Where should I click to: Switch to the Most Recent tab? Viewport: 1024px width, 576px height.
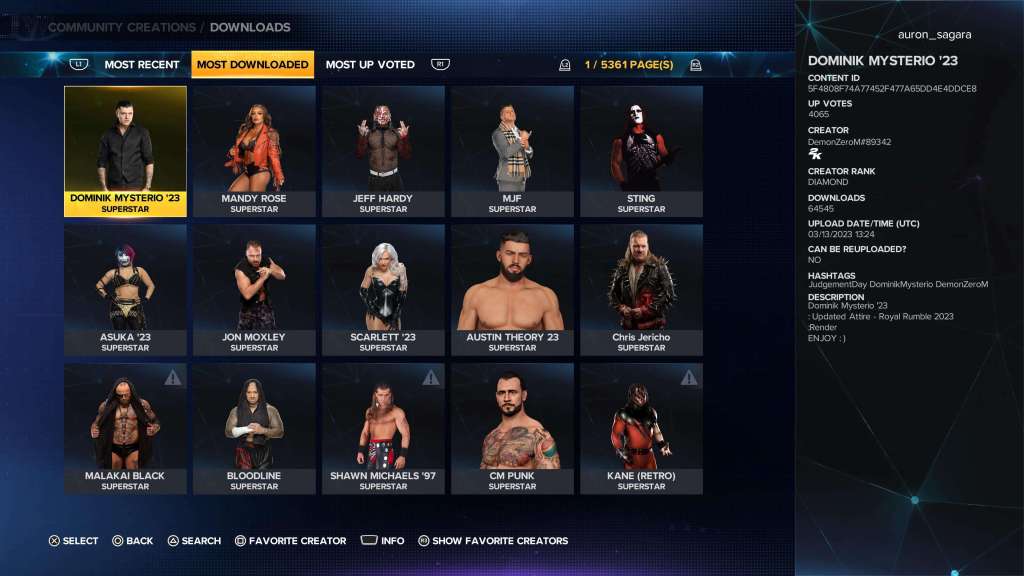[x=142, y=65]
